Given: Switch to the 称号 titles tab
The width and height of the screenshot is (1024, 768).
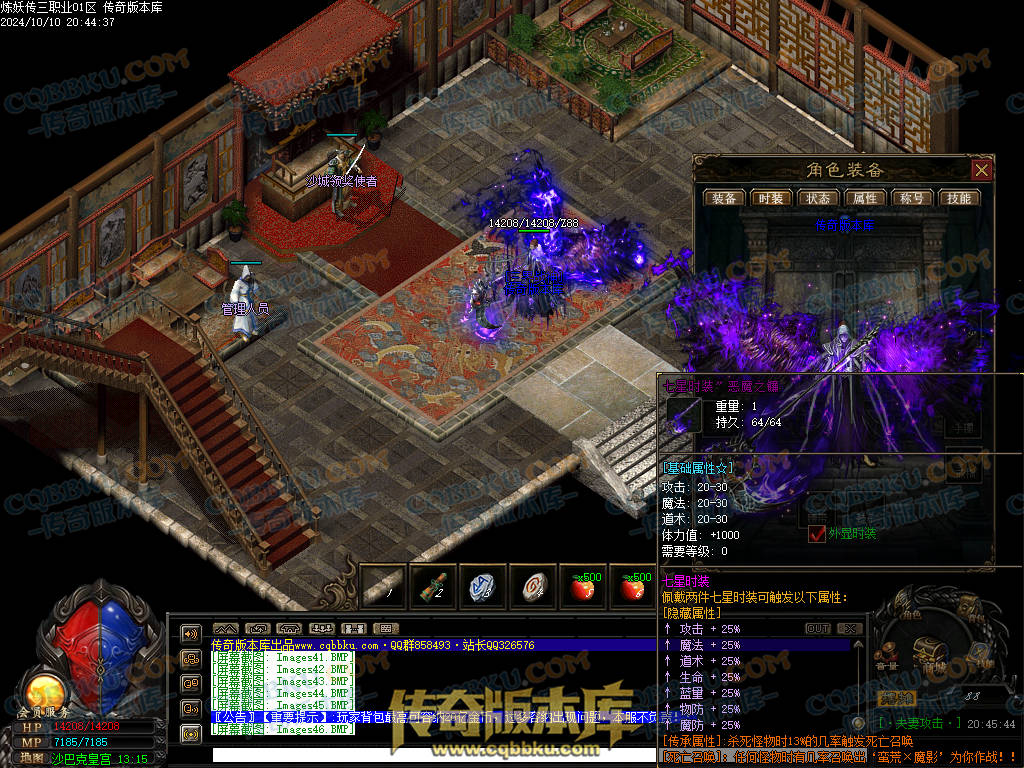Looking at the screenshot, I should (x=912, y=198).
